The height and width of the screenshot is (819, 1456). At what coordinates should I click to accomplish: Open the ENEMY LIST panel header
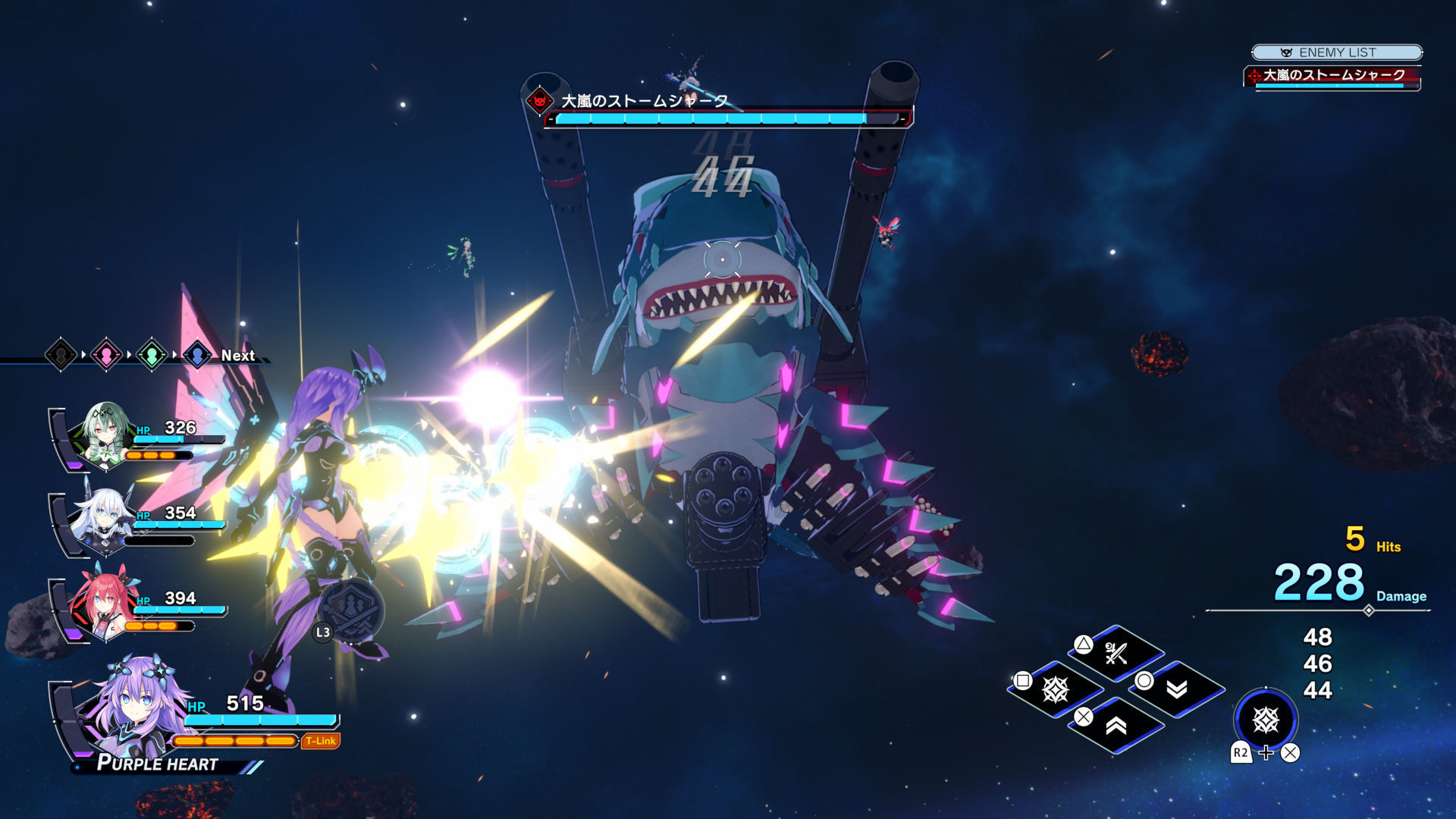1336,52
